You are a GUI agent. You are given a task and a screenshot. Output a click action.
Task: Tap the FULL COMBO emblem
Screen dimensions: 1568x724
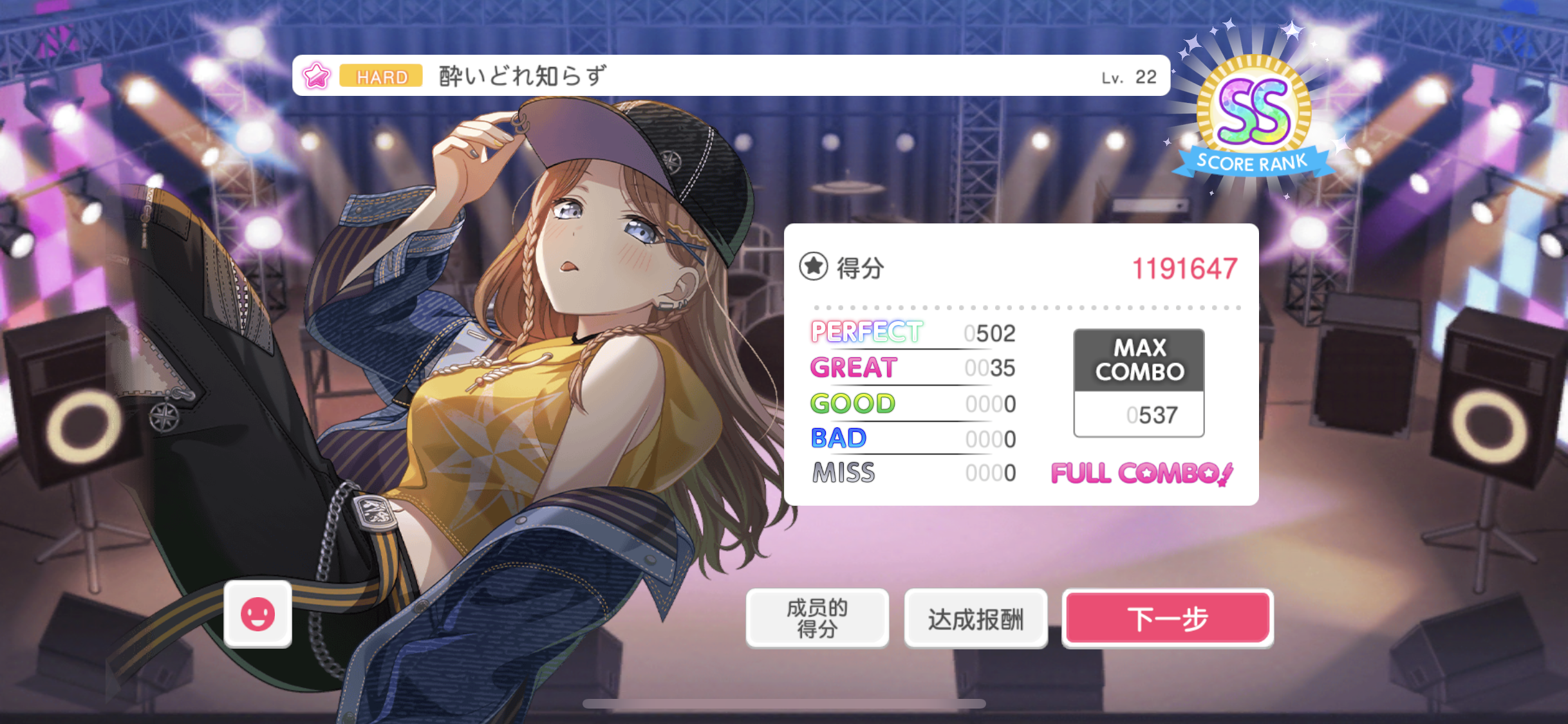tap(1143, 473)
